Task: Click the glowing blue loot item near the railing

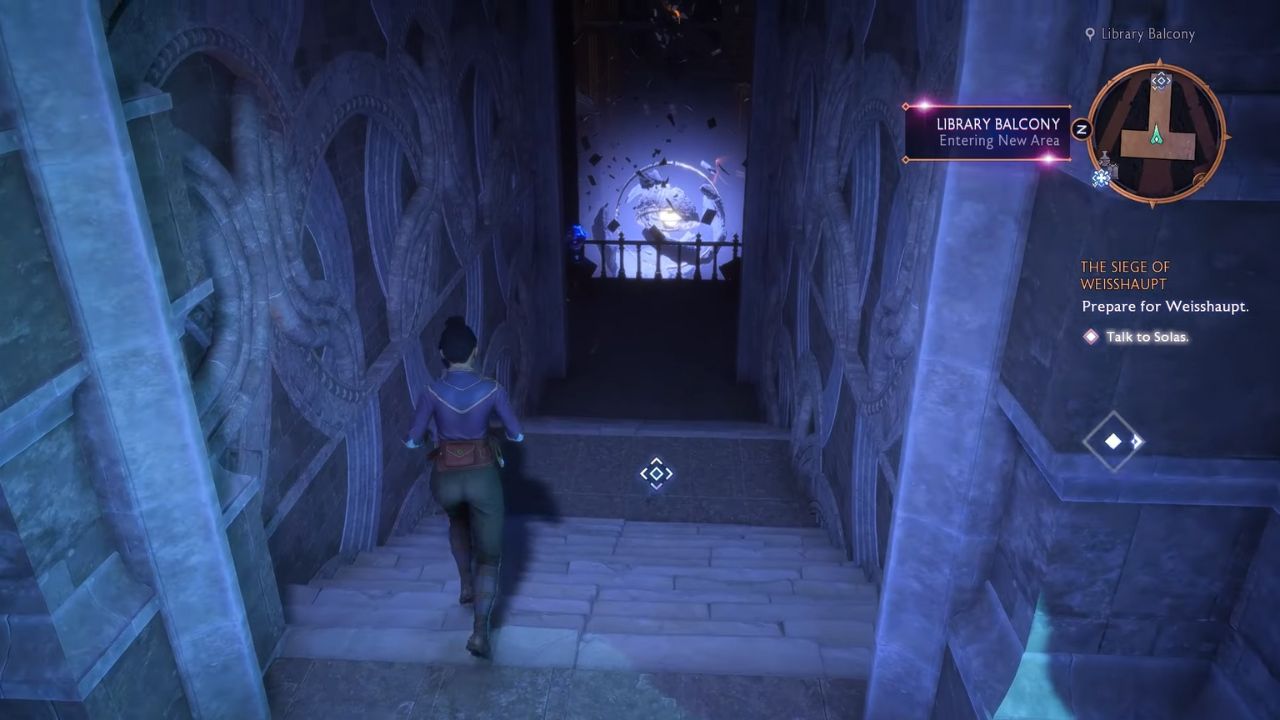Action: [x=577, y=233]
